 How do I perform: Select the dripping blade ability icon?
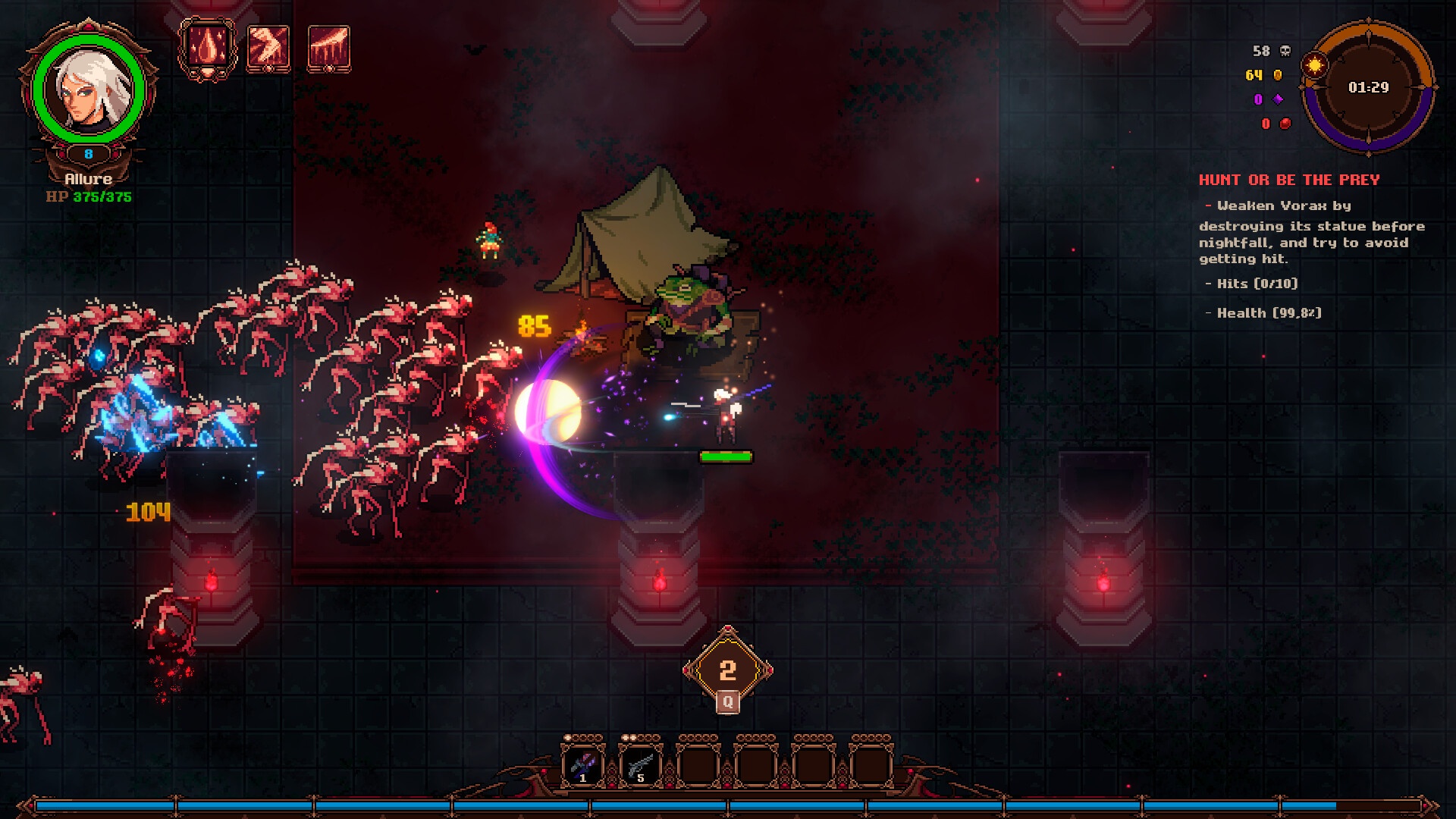click(328, 48)
